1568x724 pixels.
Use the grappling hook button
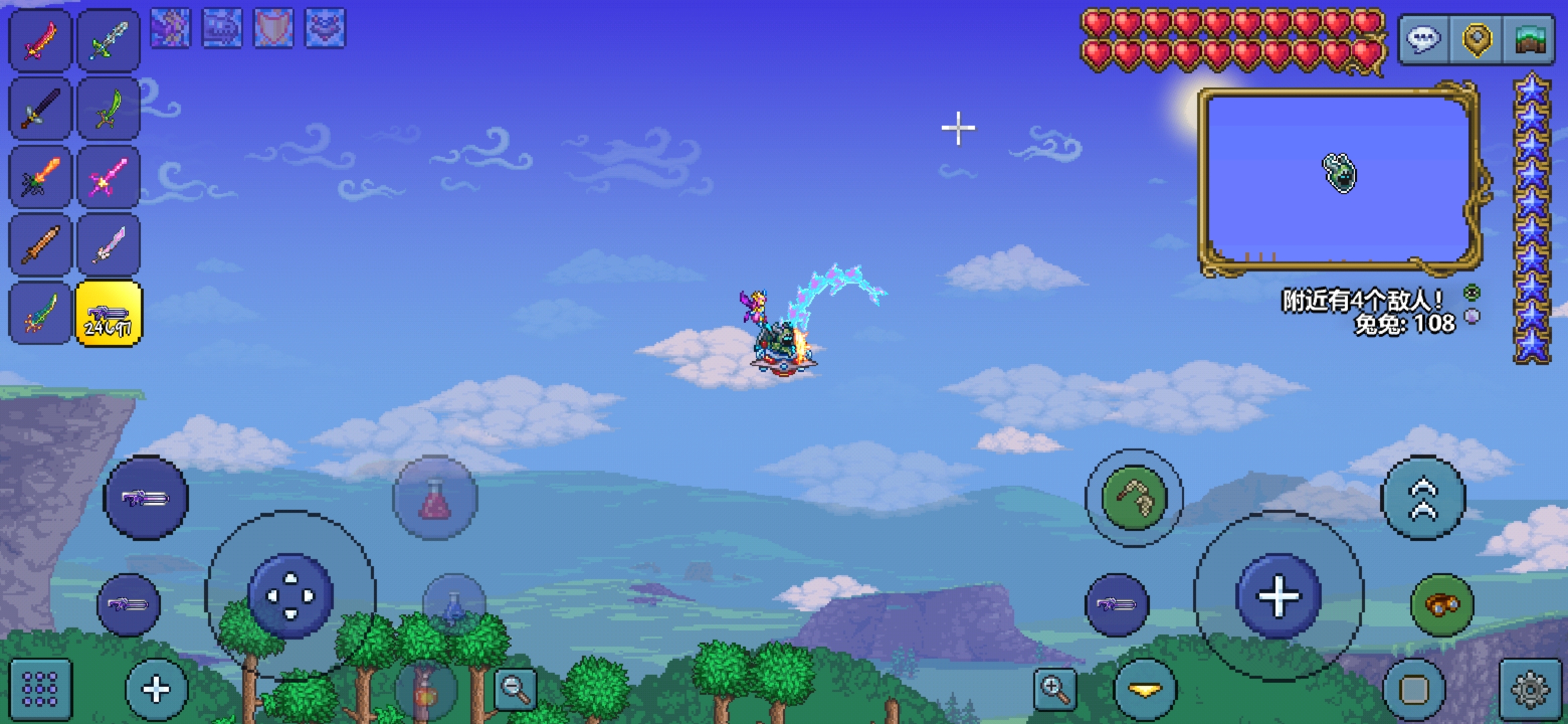(1134, 498)
